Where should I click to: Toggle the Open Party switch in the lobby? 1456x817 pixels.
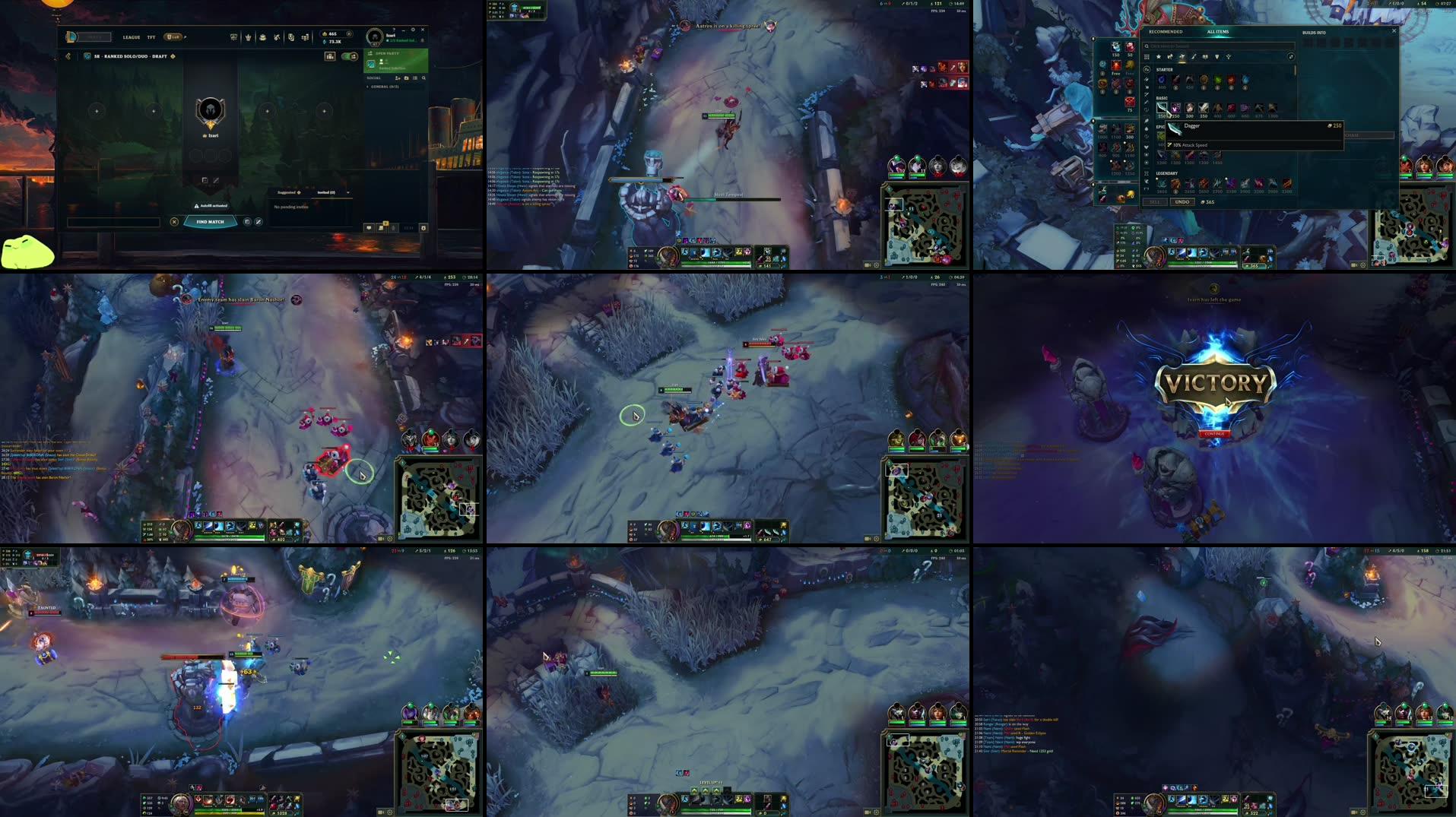[347, 57]
